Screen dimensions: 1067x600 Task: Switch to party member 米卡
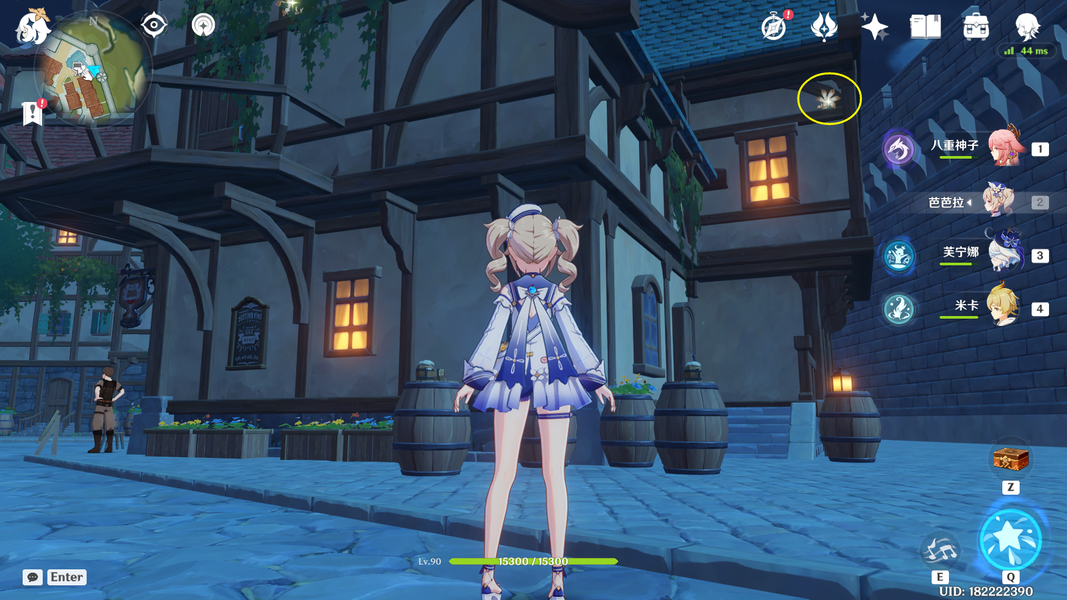click(x=1004, y=307)
